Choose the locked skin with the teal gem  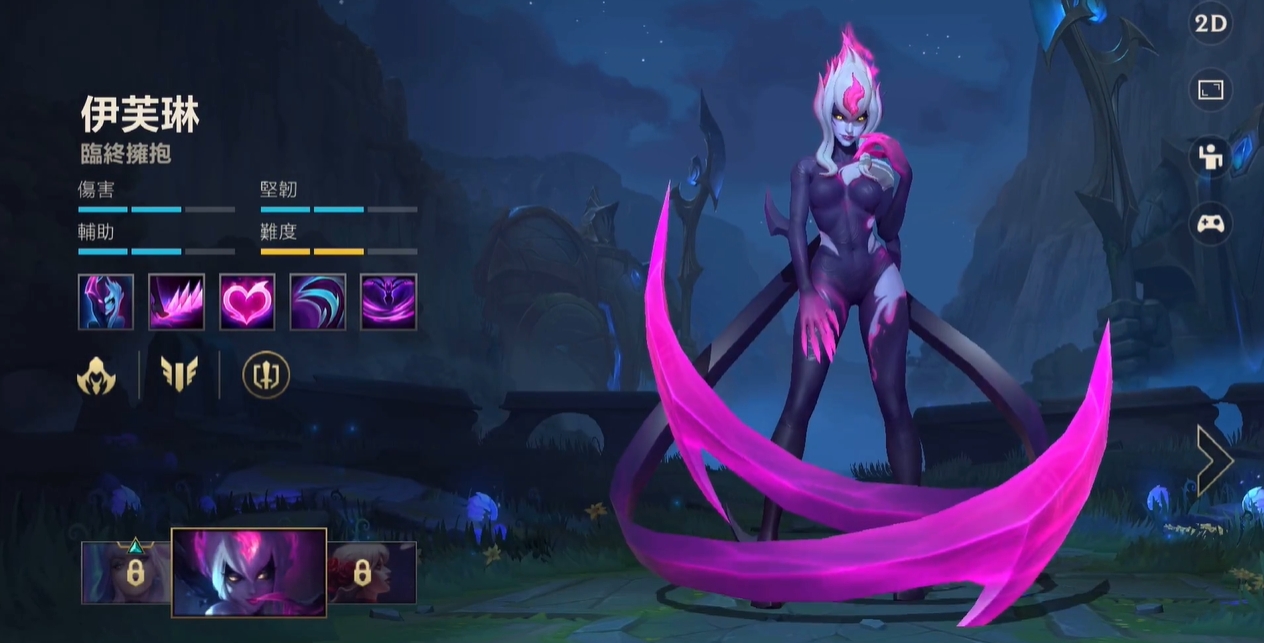[x=126, y=572]
